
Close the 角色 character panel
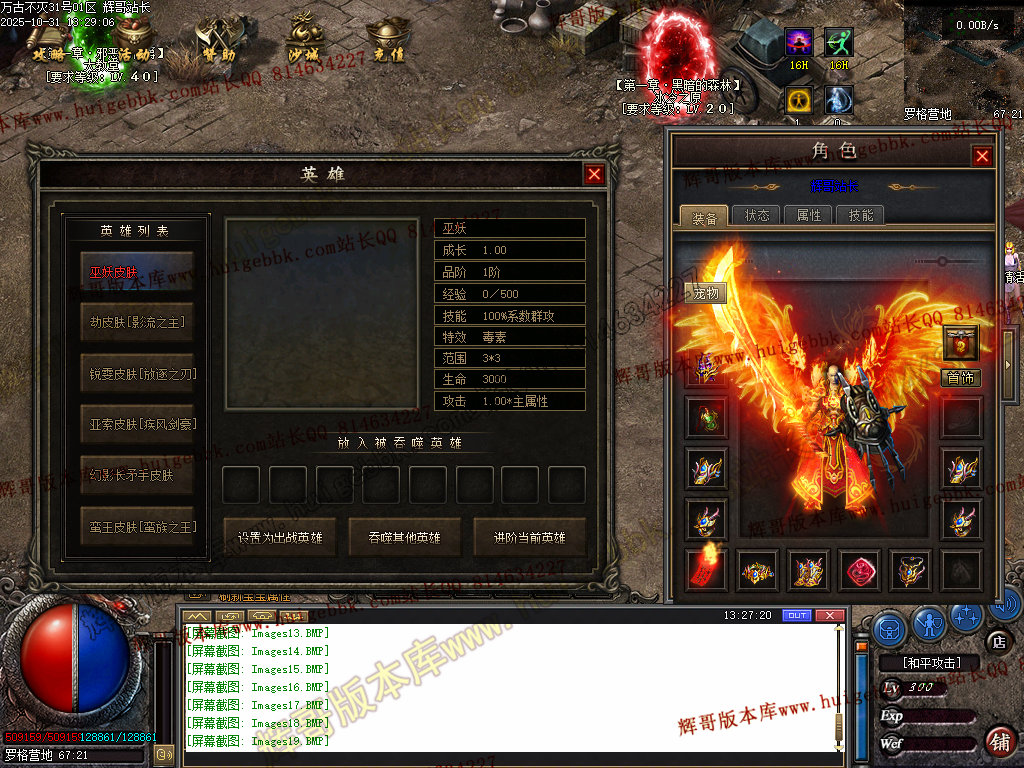click(982, 156)
